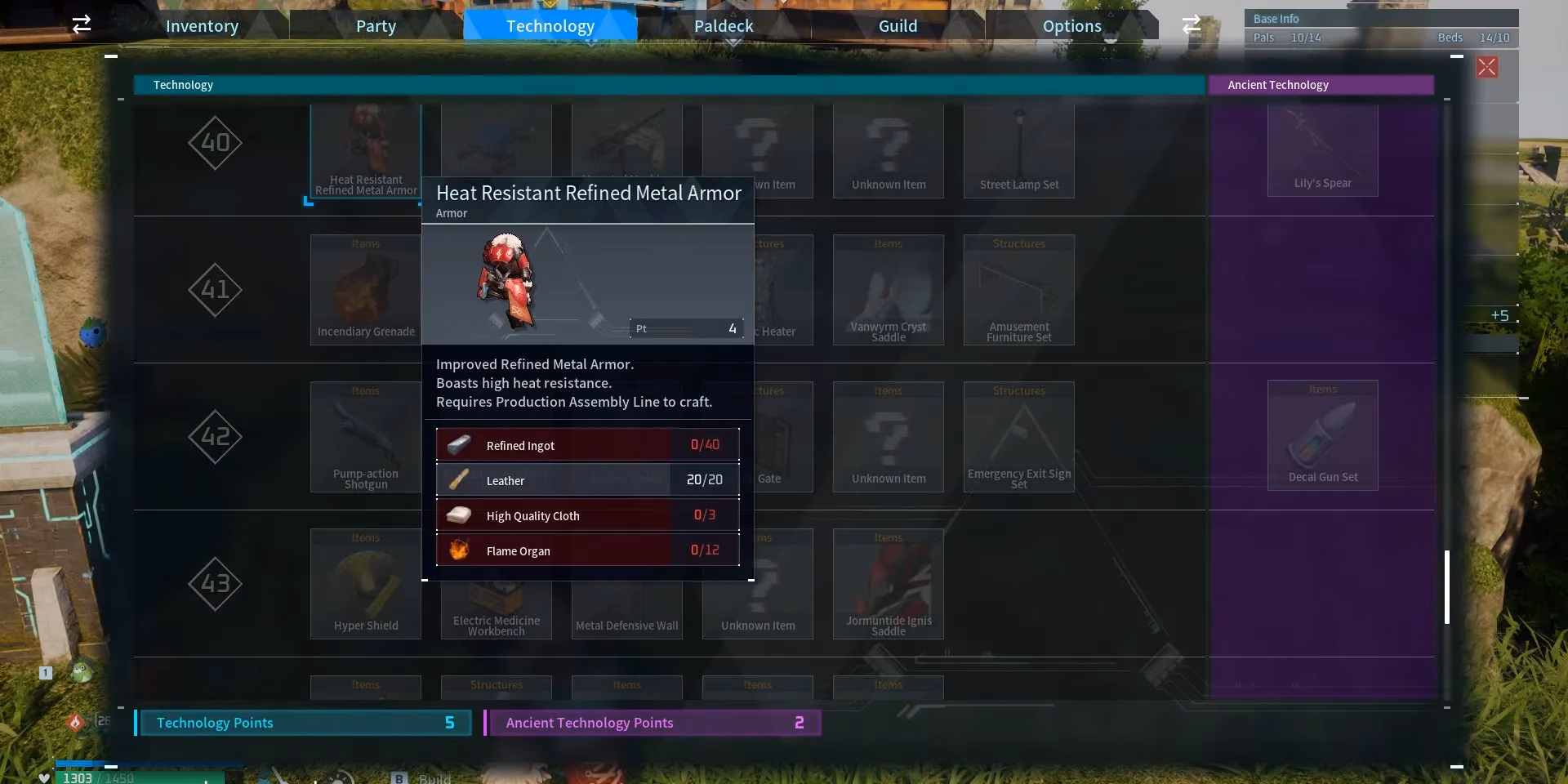Unlock the Decal Gun Set tile
Image resolution: width=1568 pixels, height=784 pixels.
pos(1322,435)
